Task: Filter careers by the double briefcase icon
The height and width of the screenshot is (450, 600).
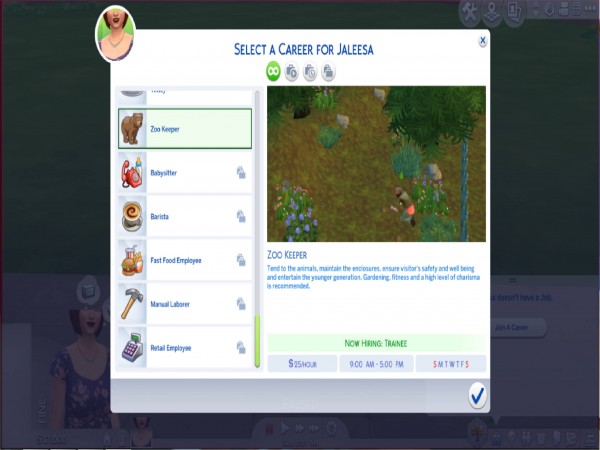Action: click(329, 72)
